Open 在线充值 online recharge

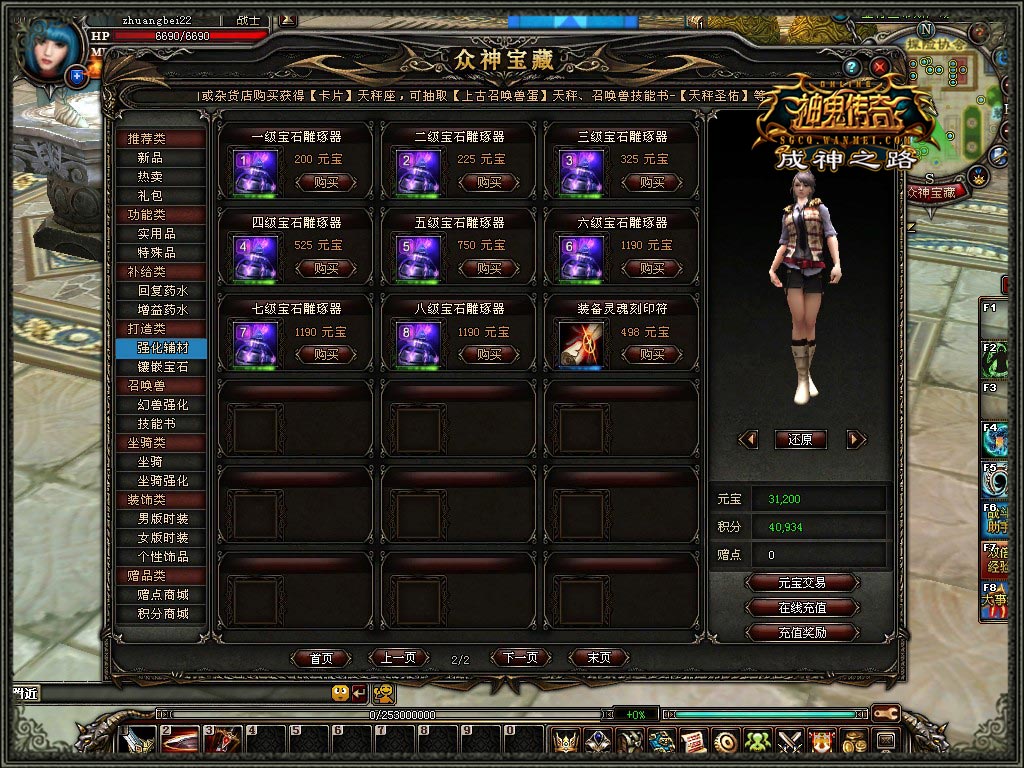tap(802, 607)
